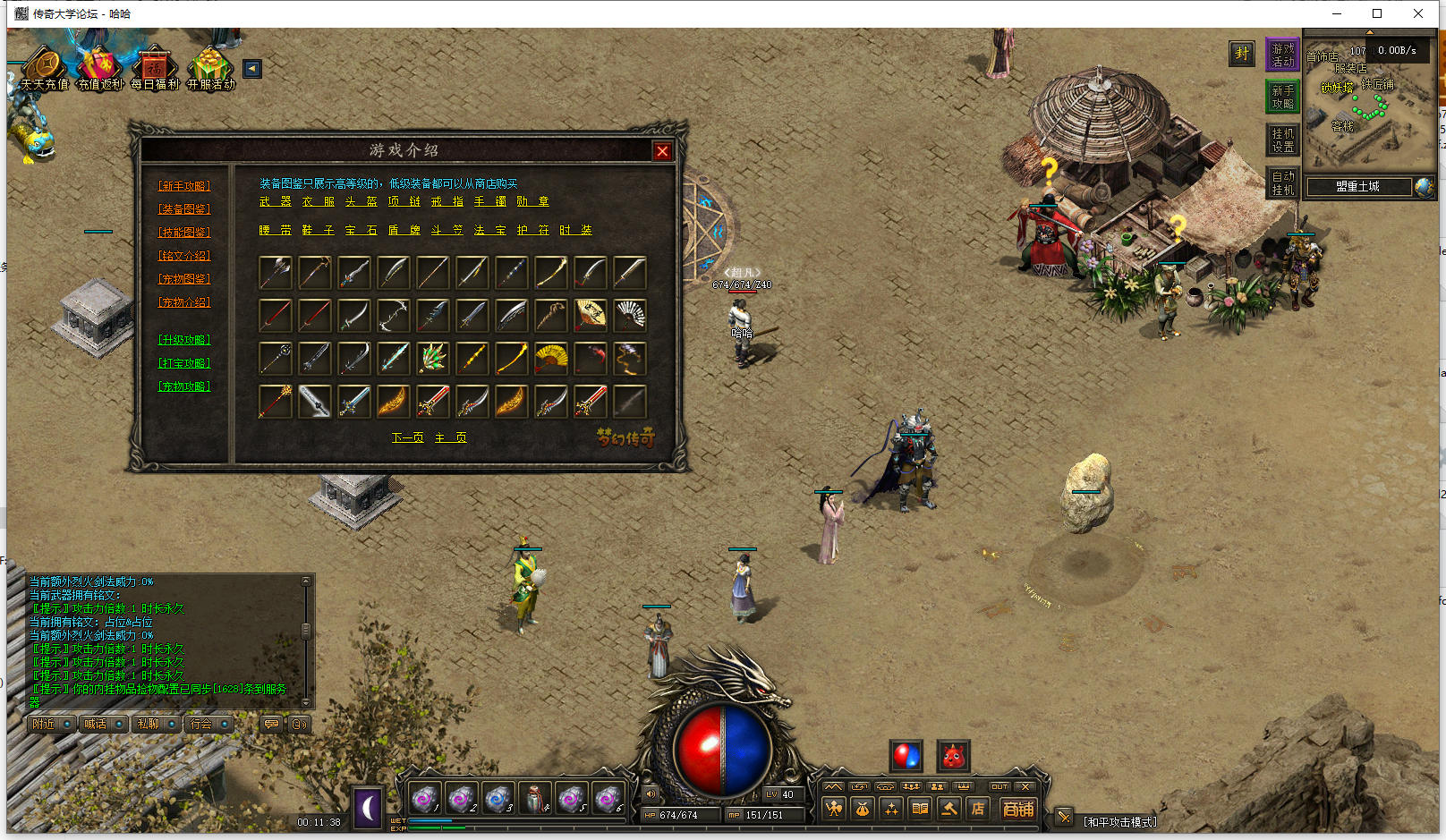Screen dimensions: 1446x840
Task: Use the red-blue potion quick slot
Action: pyautogui.click(x=906, y=756)
